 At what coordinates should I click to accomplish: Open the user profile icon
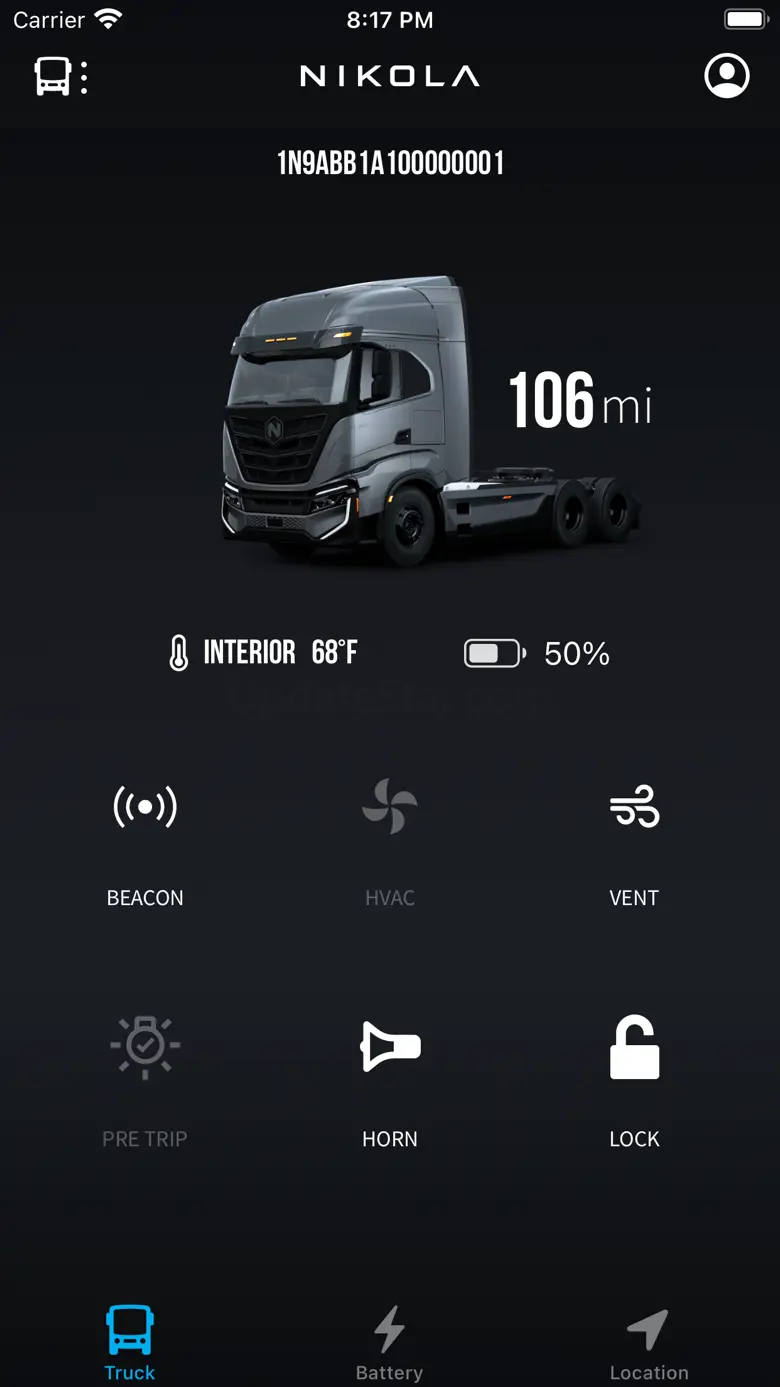pos(727,76)
